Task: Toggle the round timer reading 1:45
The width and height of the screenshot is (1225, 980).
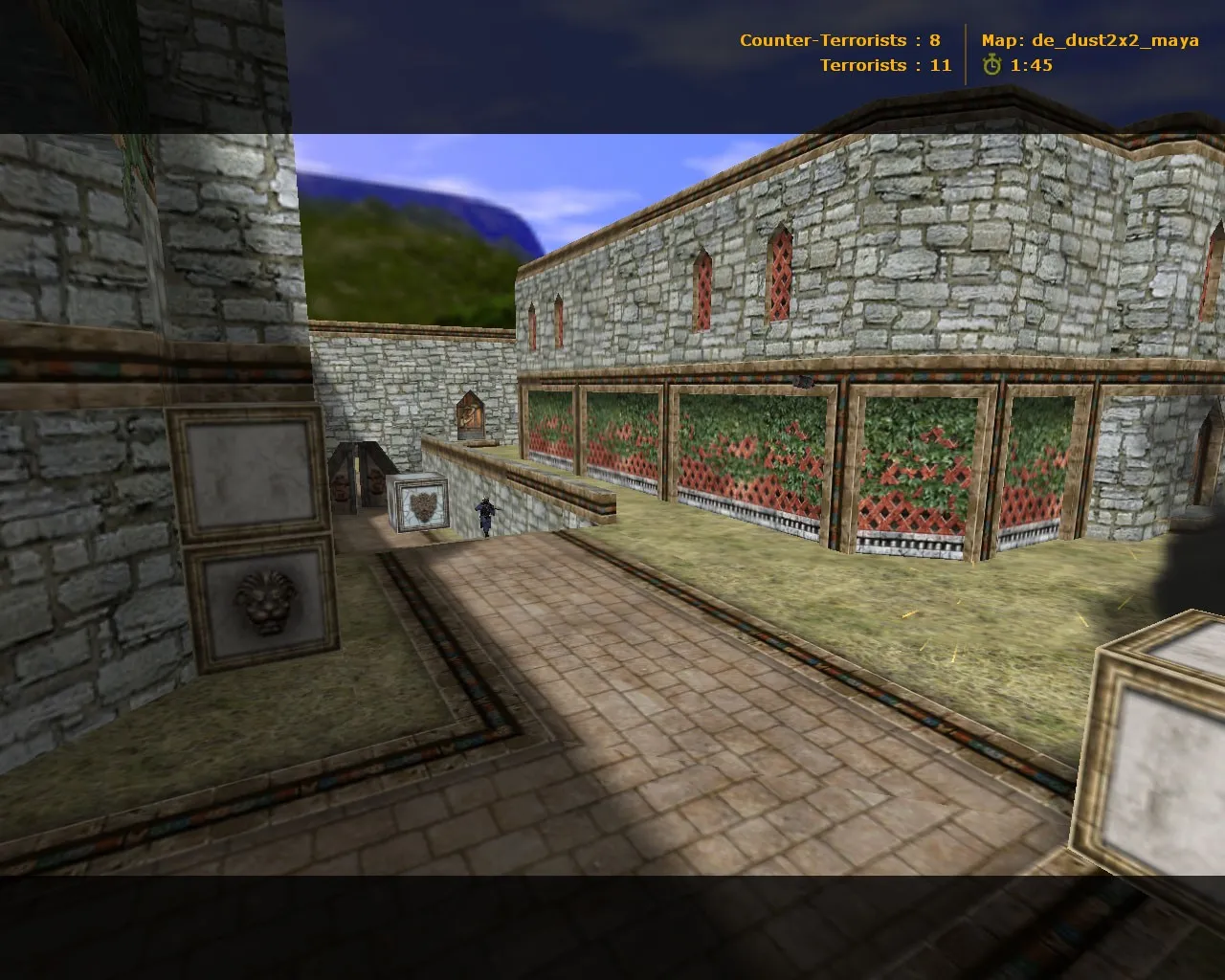Action: (1028, 66)
